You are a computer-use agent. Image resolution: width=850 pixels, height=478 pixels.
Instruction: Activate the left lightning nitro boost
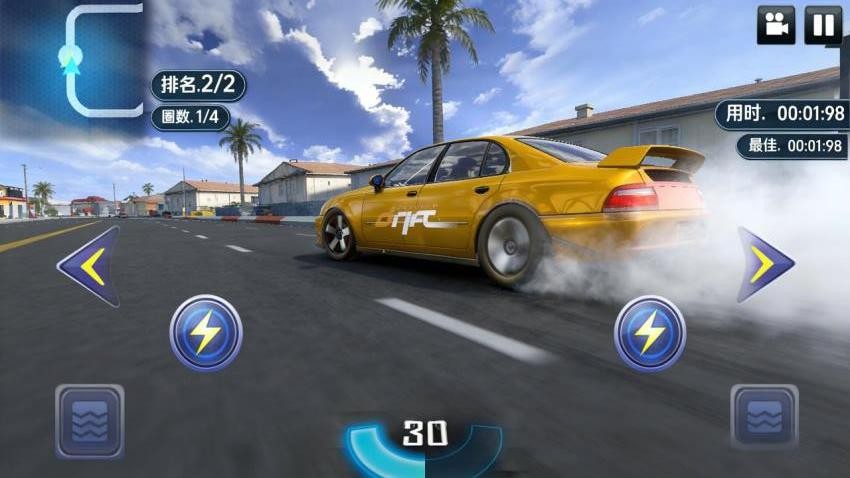tap(206, 333)
